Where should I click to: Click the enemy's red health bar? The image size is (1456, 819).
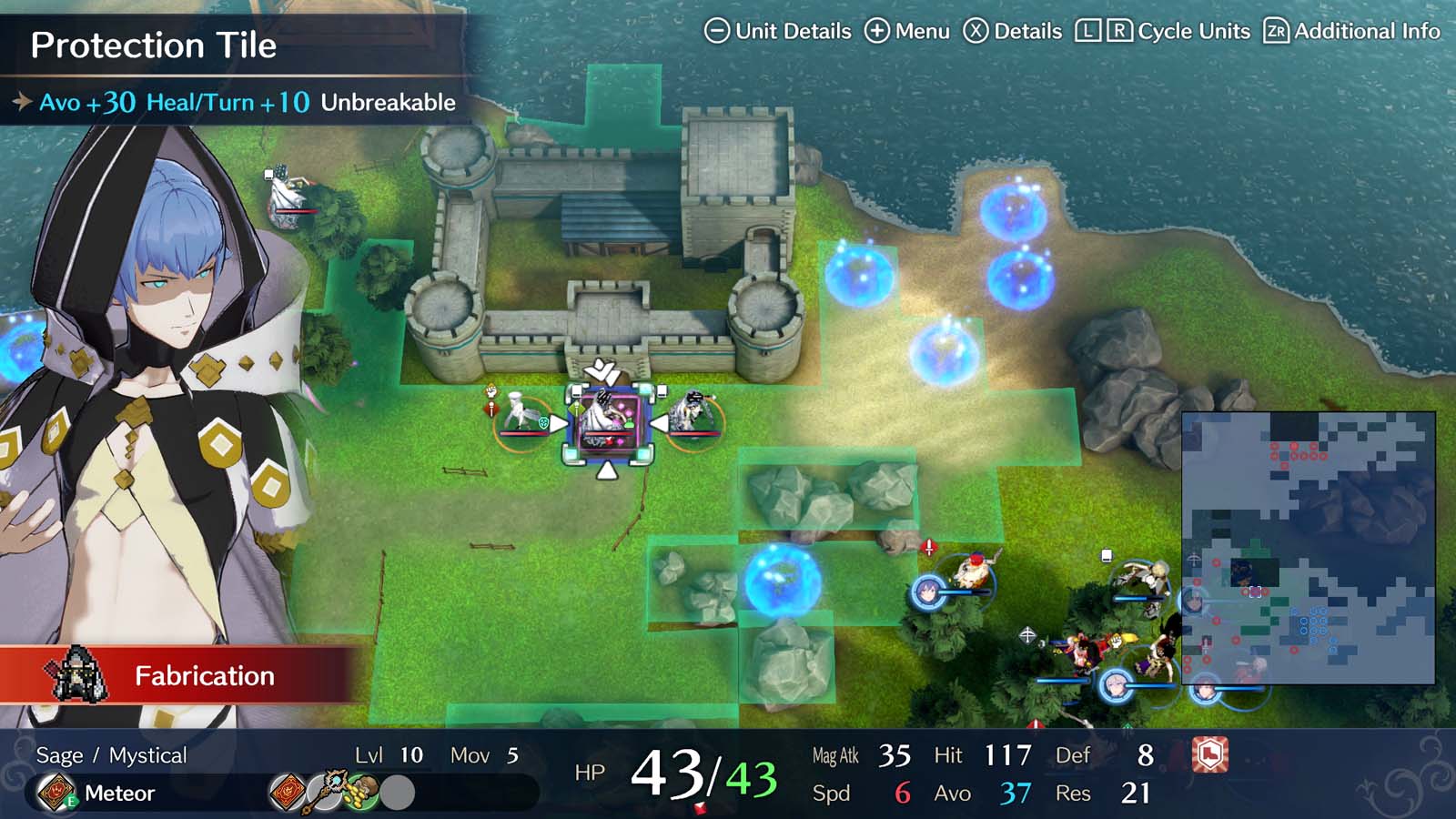609,433
